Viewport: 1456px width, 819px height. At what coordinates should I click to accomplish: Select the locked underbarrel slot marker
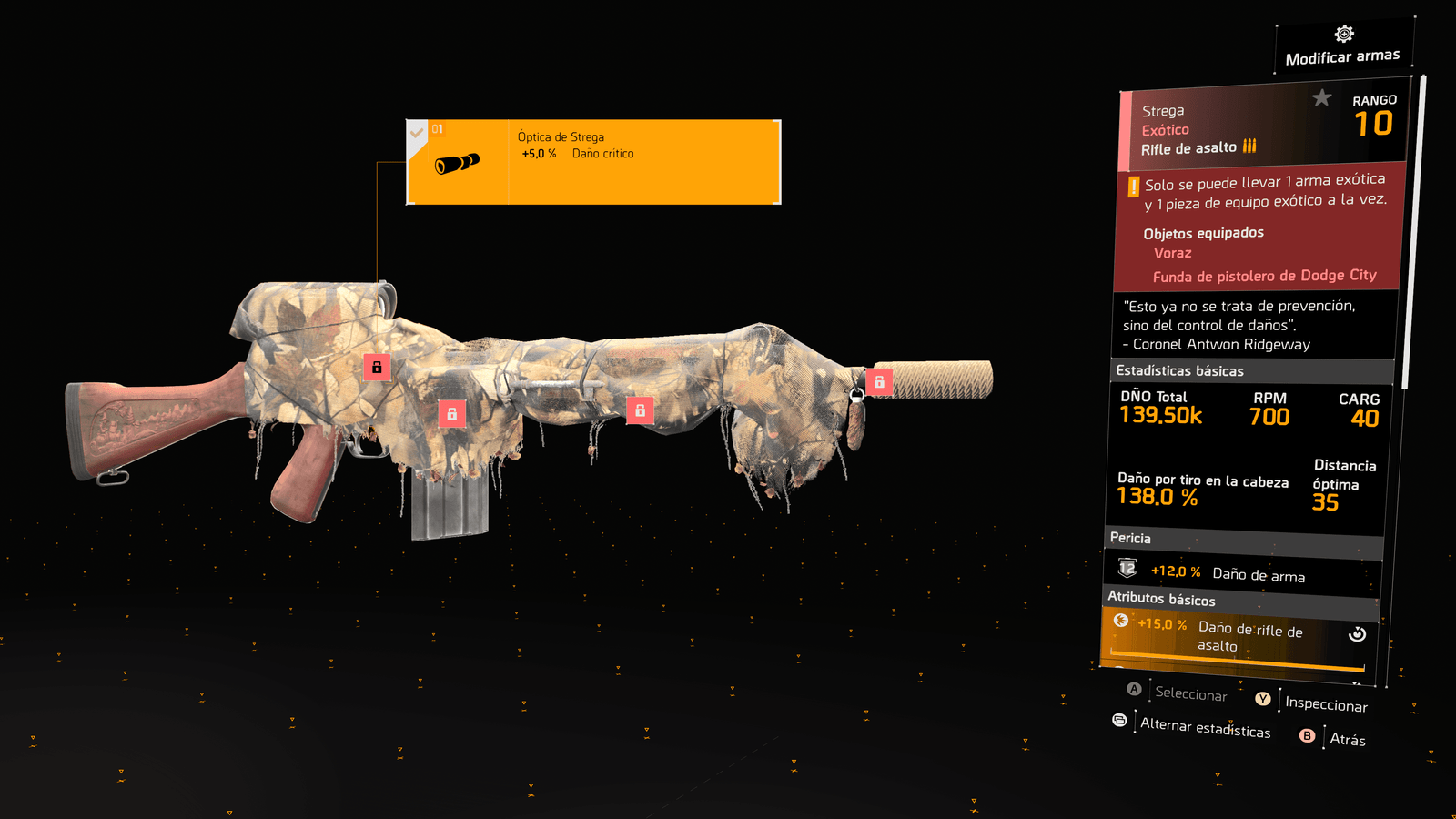[640, 410]
